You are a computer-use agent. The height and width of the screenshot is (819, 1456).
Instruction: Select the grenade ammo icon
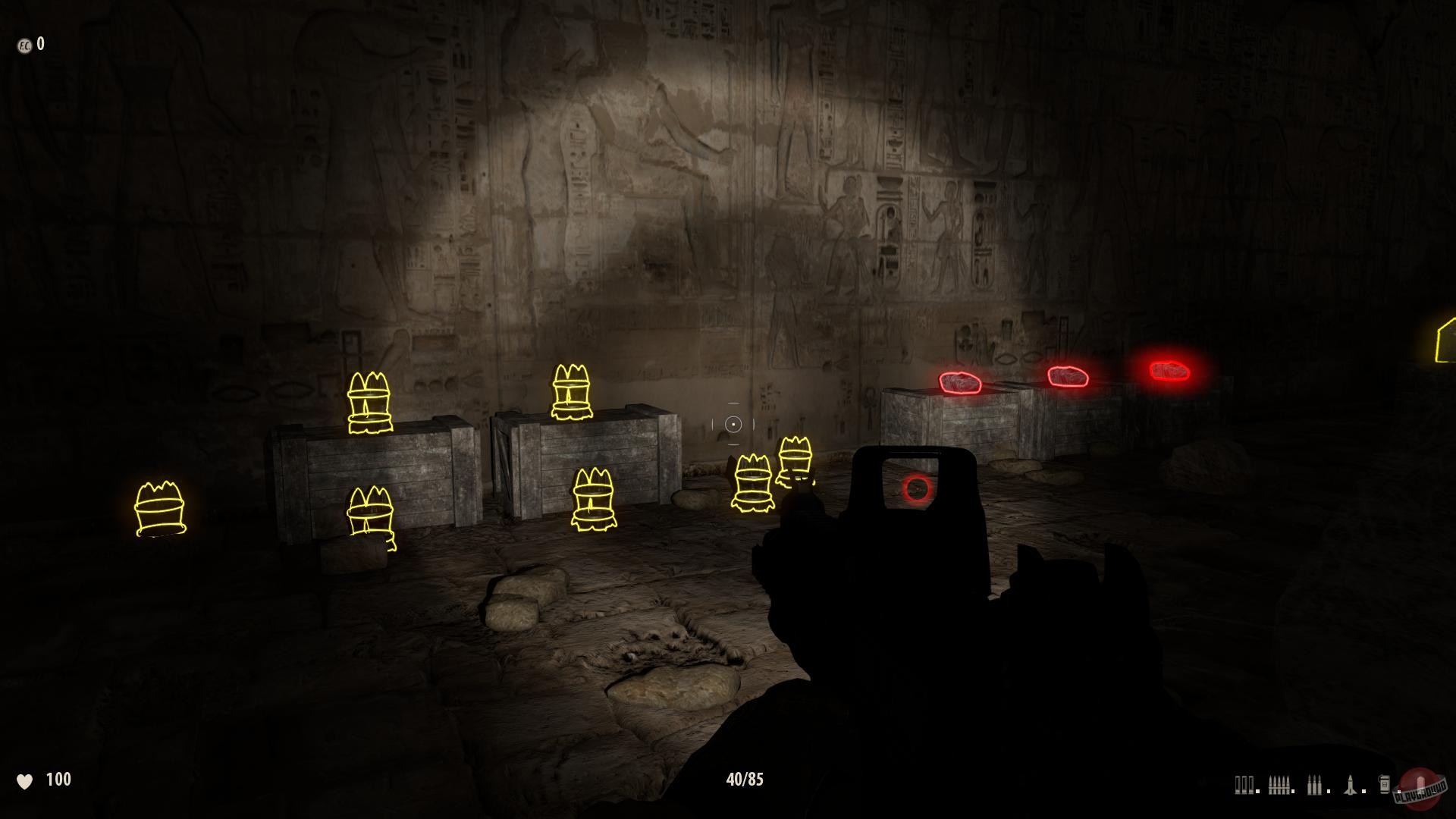(x=1385, y=783)
